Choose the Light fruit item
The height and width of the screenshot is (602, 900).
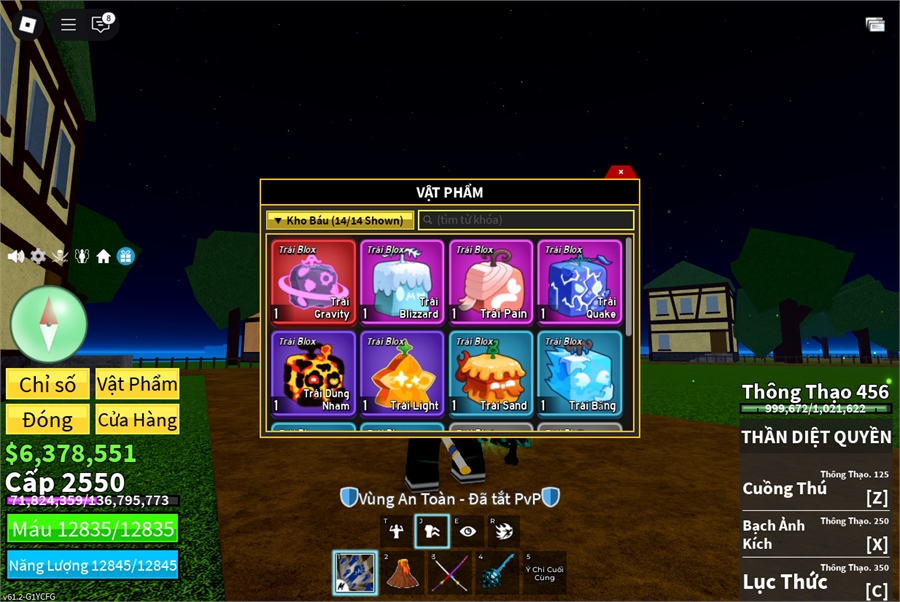(402, 374)
